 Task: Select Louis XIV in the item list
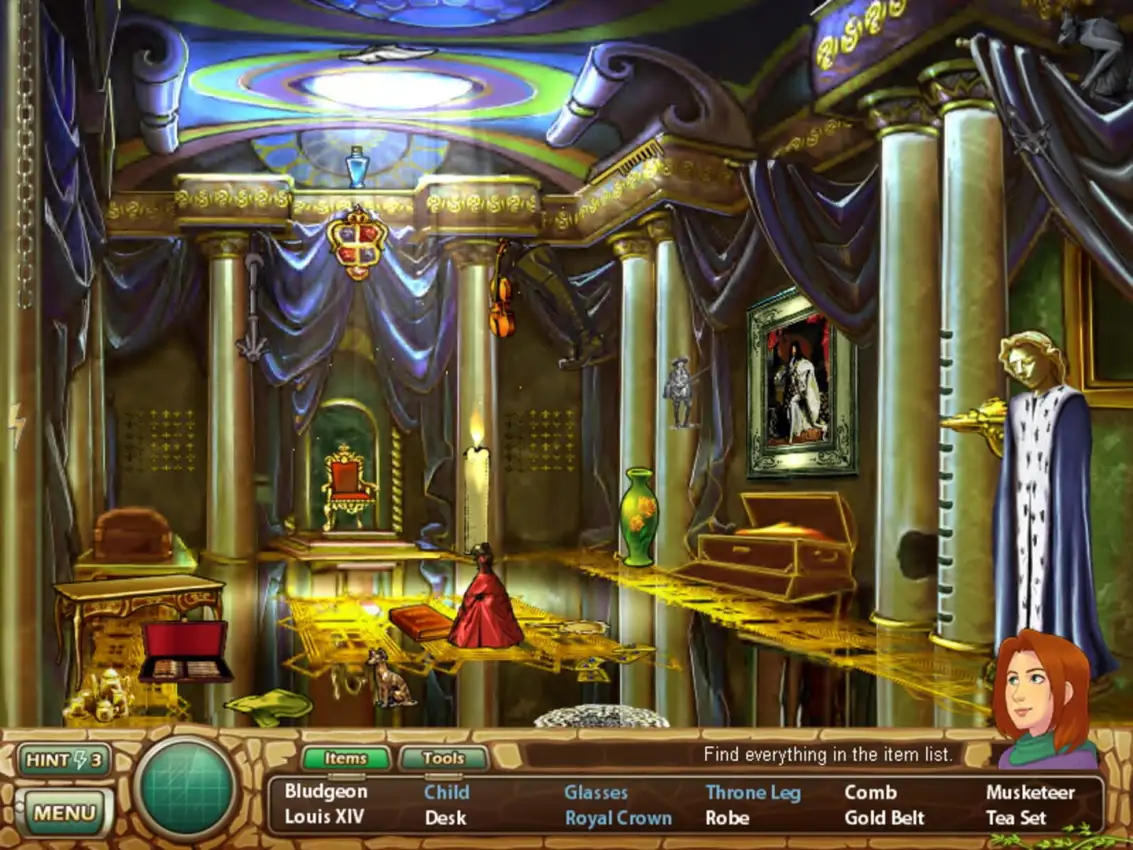coord(324,817)
